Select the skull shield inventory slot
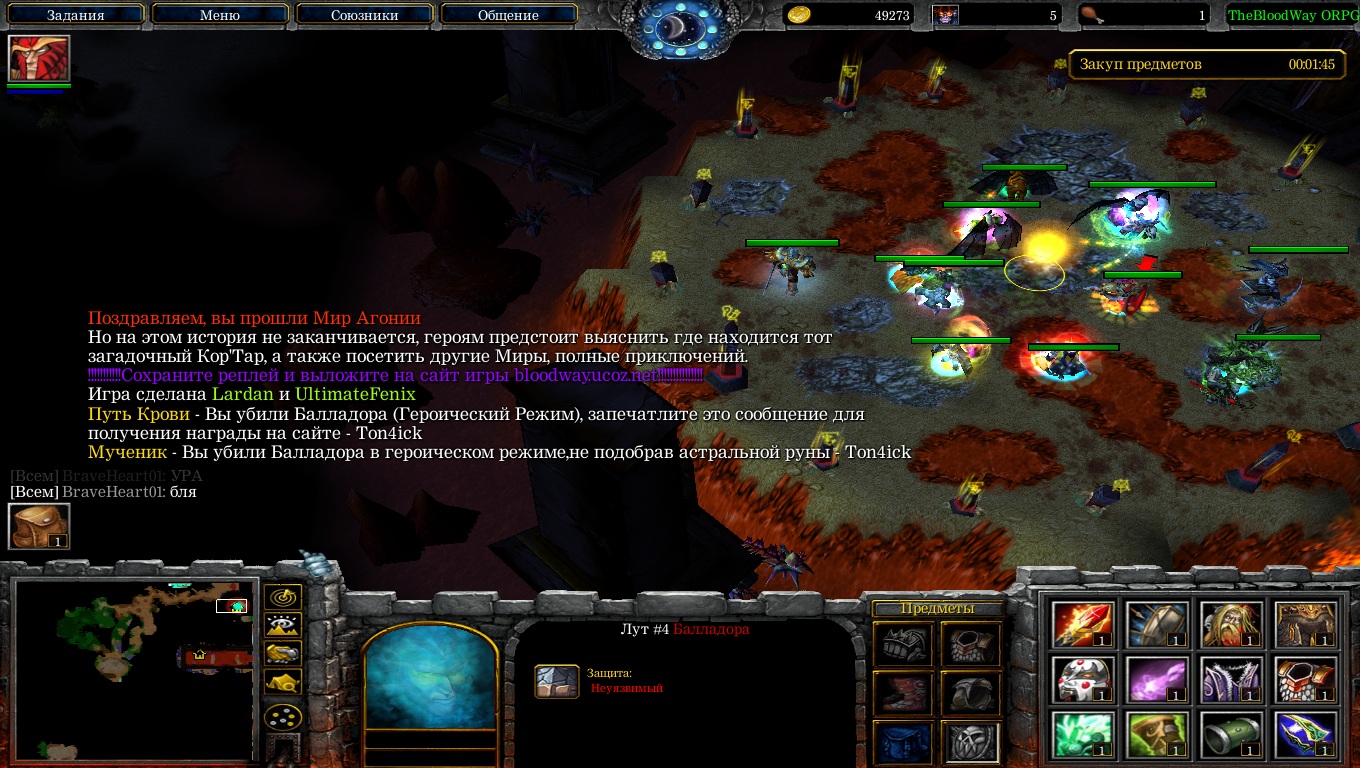 tap(970, 741)
